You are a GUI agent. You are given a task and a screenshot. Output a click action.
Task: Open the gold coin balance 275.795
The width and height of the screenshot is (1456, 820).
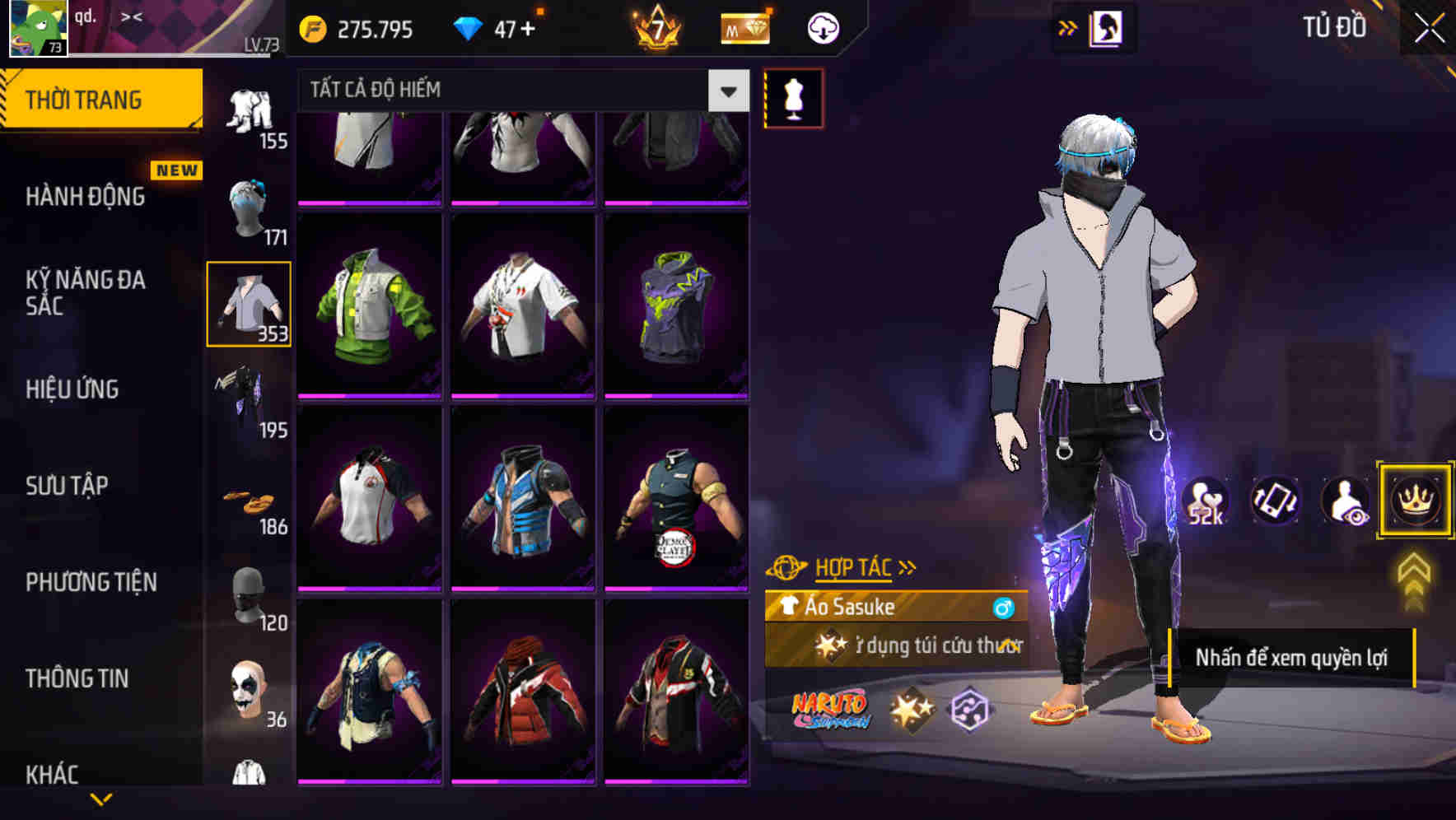click(354, 27)
